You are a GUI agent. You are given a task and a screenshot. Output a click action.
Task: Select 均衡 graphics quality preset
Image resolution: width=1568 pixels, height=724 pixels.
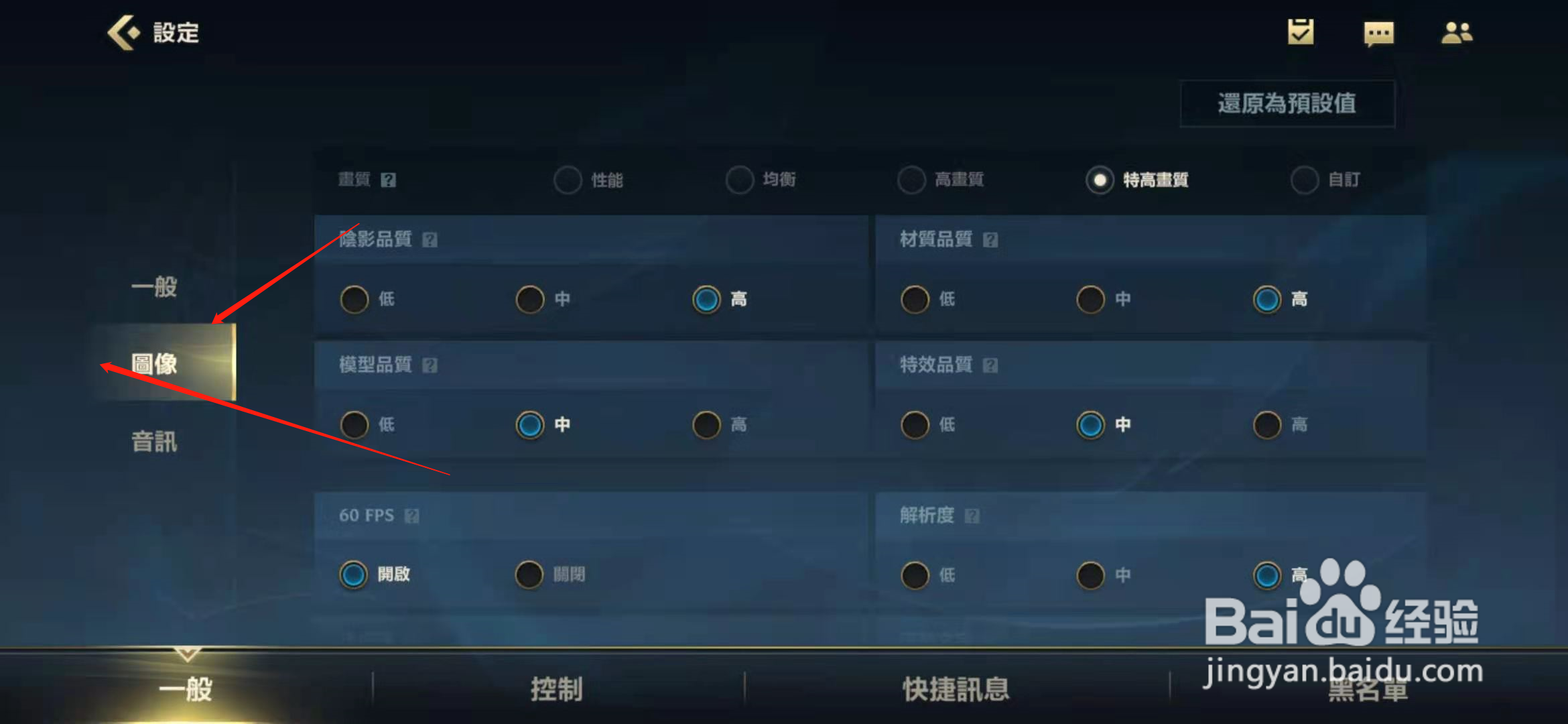coord(738,180)
